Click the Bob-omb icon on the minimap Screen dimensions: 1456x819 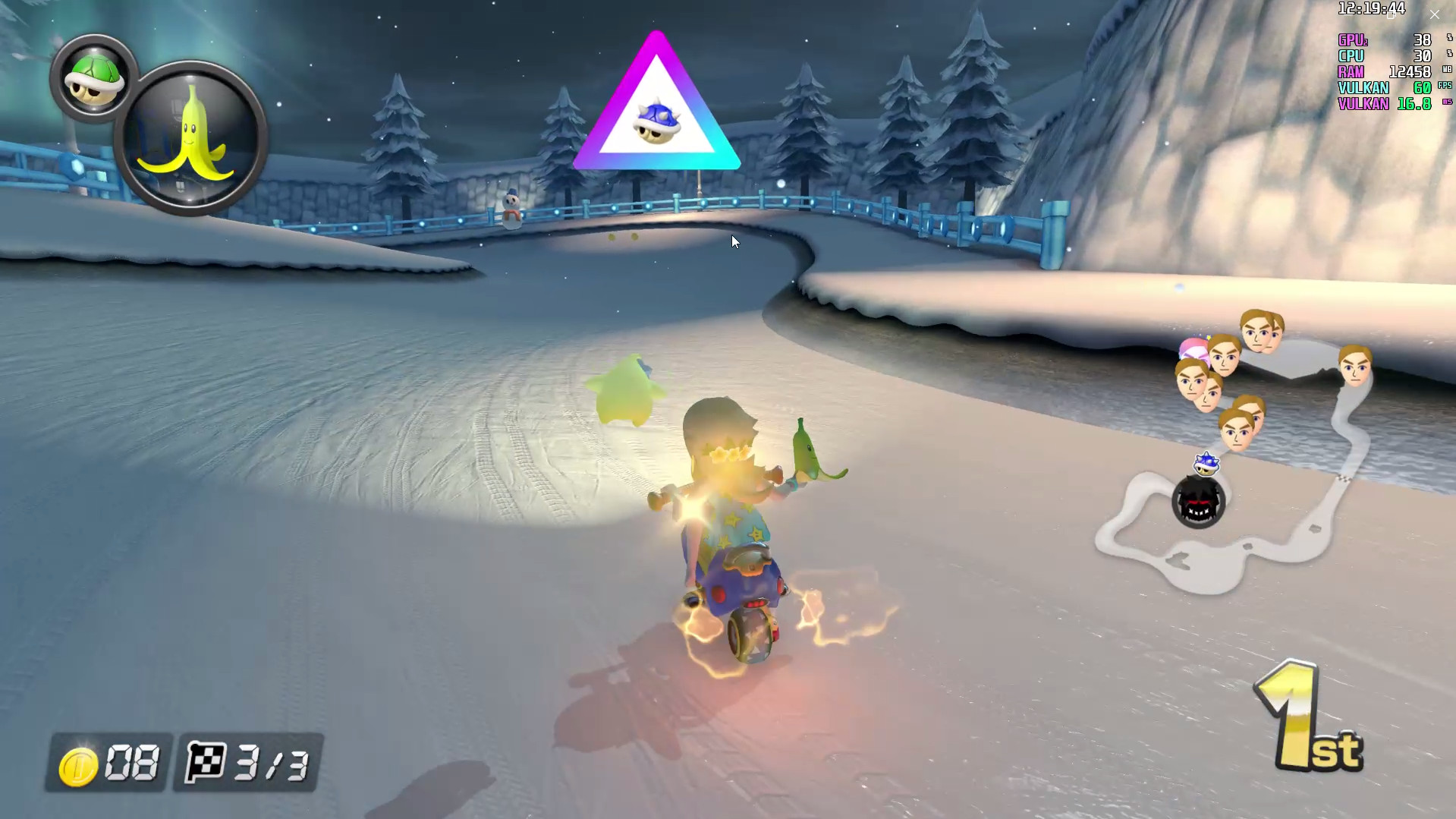[1200, 503]
